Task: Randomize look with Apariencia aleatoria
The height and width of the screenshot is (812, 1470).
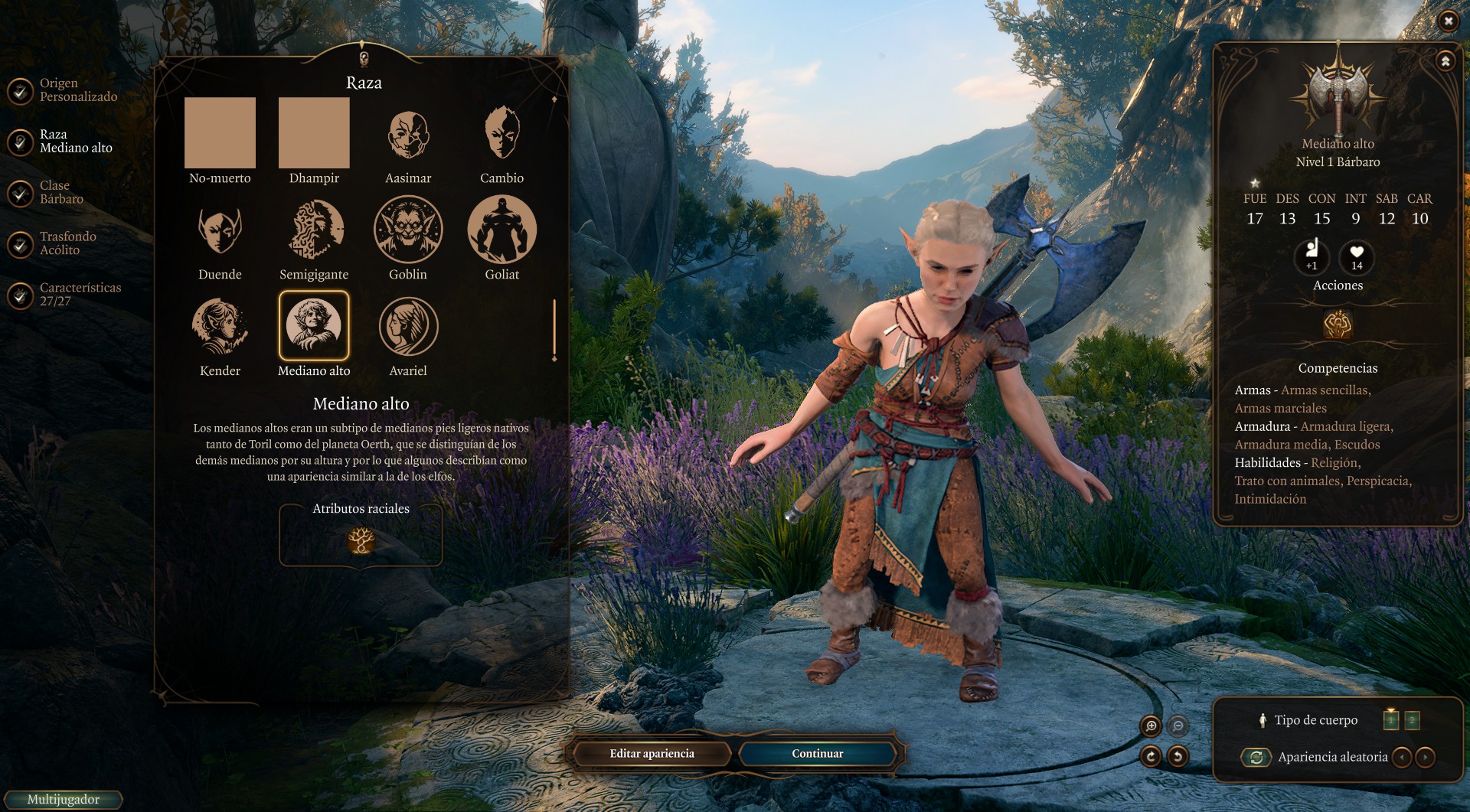Action: 1256,757
